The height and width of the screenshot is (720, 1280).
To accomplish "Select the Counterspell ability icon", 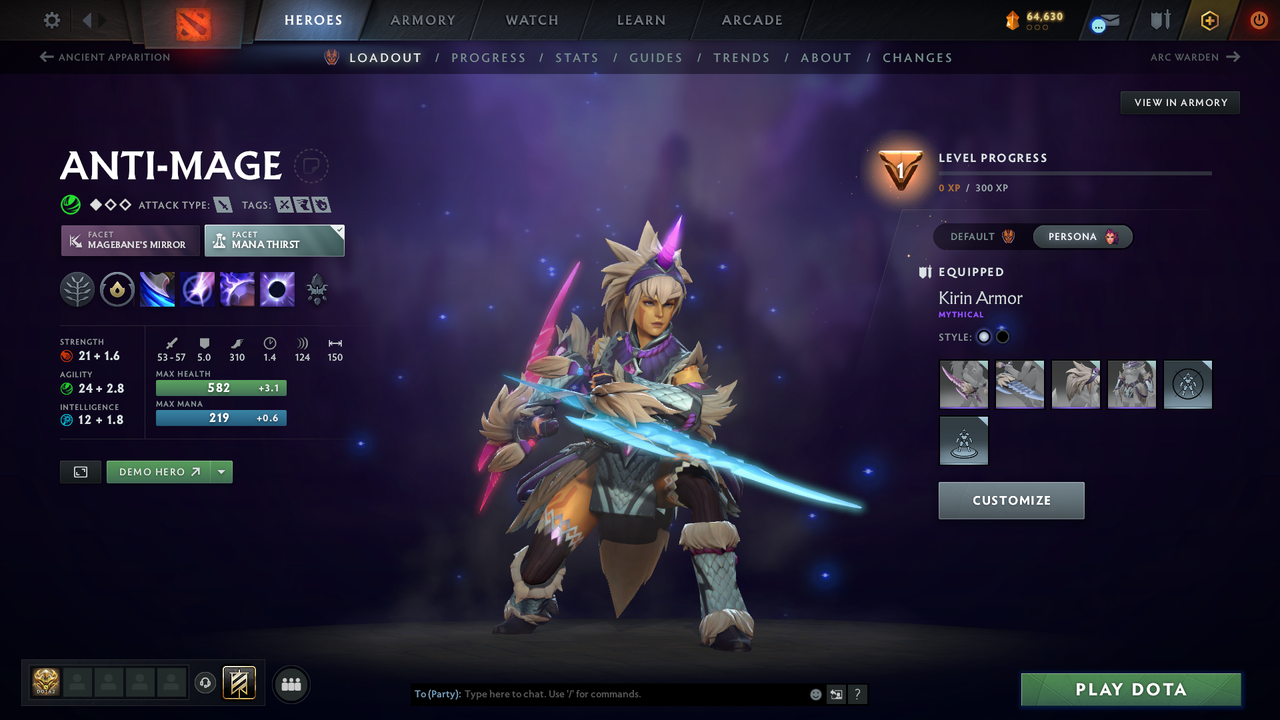I will (237, 289).
